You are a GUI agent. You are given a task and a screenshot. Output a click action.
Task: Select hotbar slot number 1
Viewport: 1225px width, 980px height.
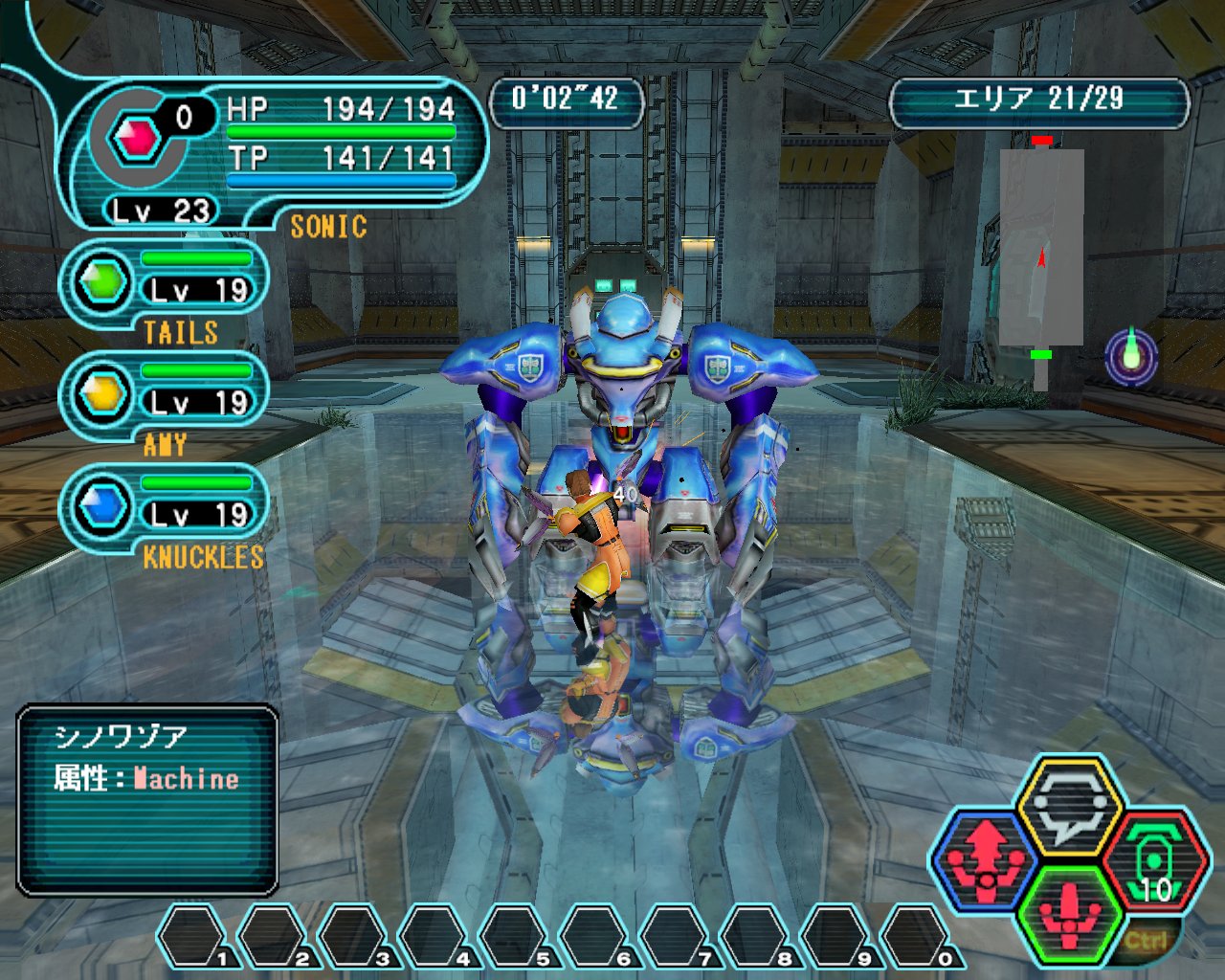coord(192,937)
